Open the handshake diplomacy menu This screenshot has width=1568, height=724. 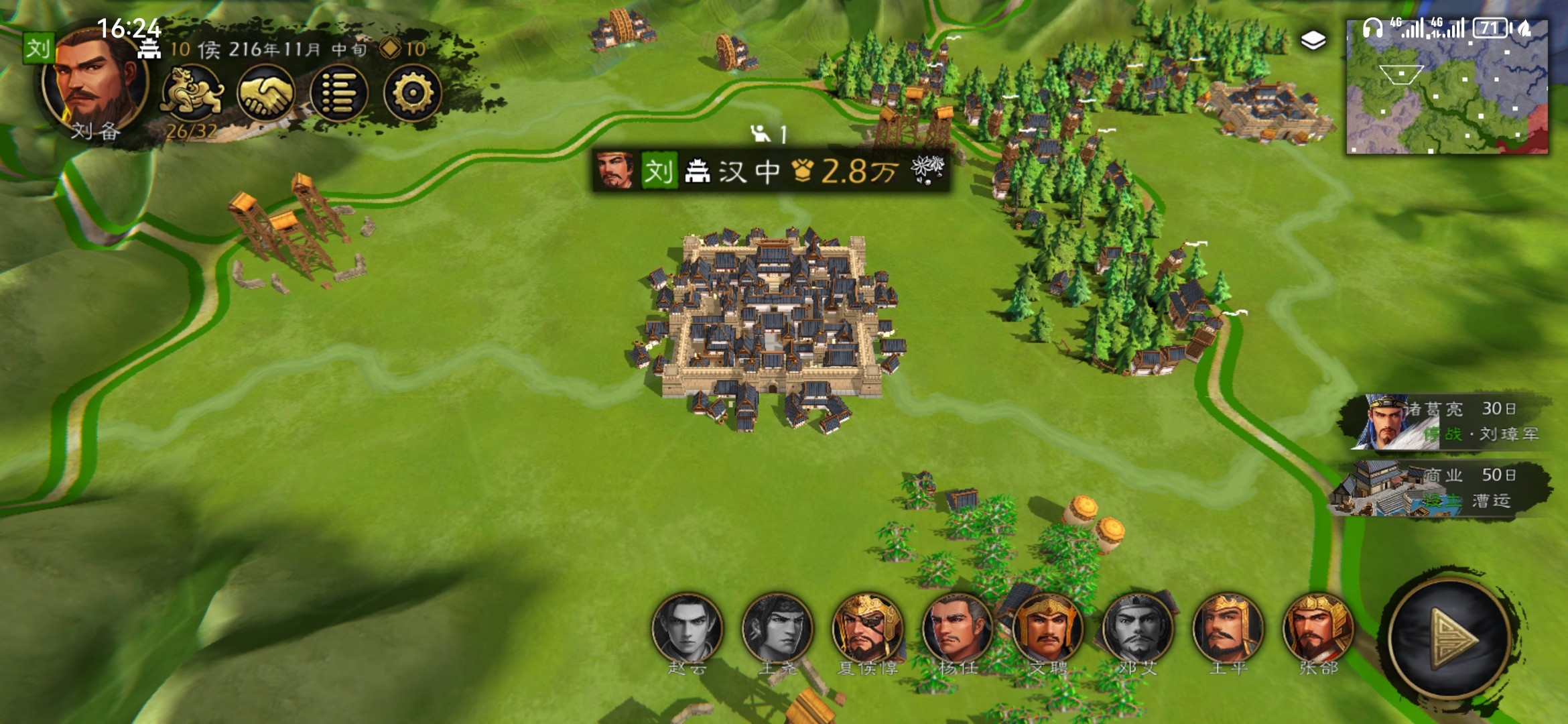(x=265, y=94)
